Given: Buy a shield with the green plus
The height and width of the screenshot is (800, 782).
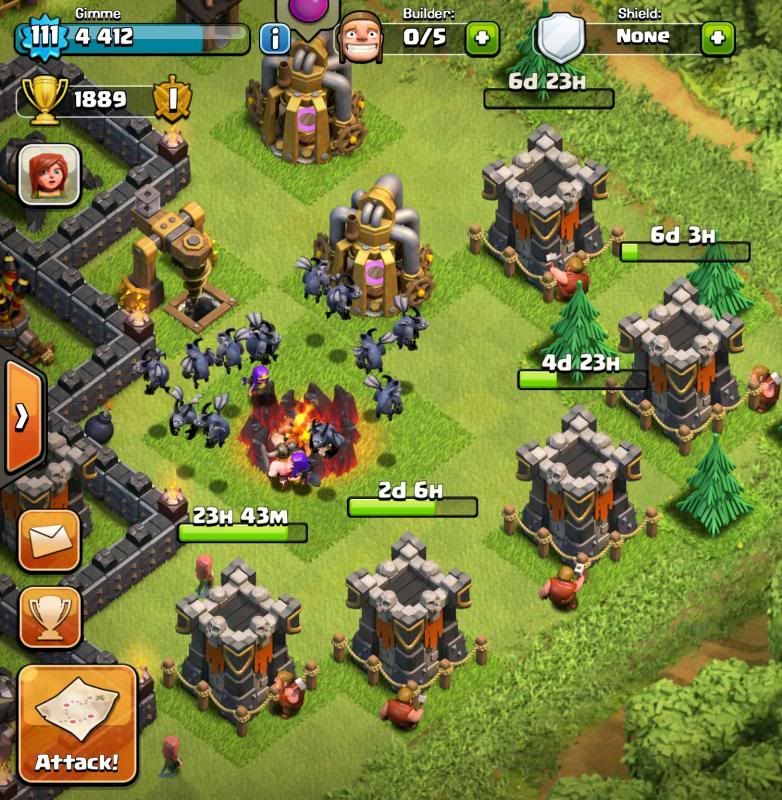Looking at the screenshot, I should coord(717,38).
